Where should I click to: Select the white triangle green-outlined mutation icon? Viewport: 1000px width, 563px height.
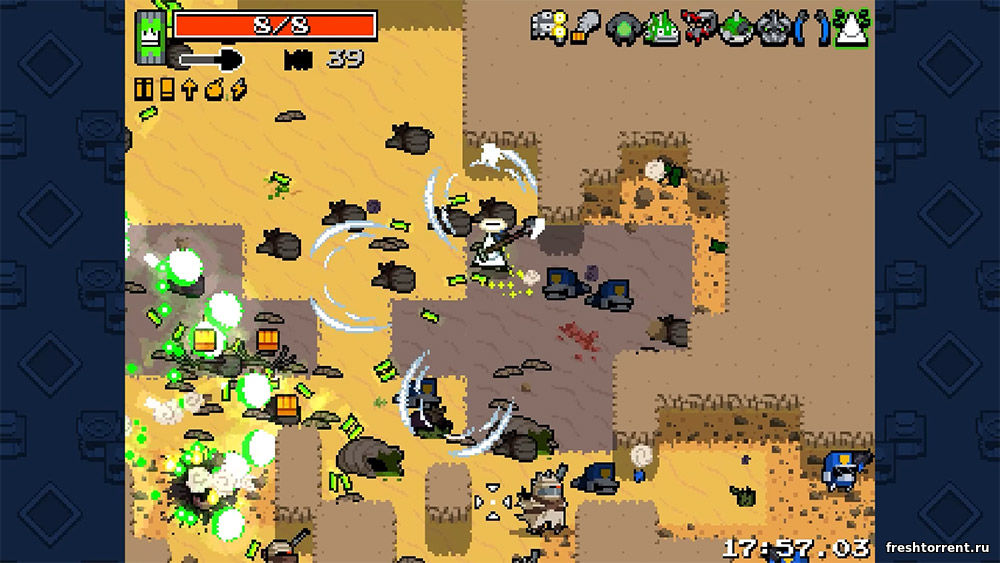coord(852,27)
